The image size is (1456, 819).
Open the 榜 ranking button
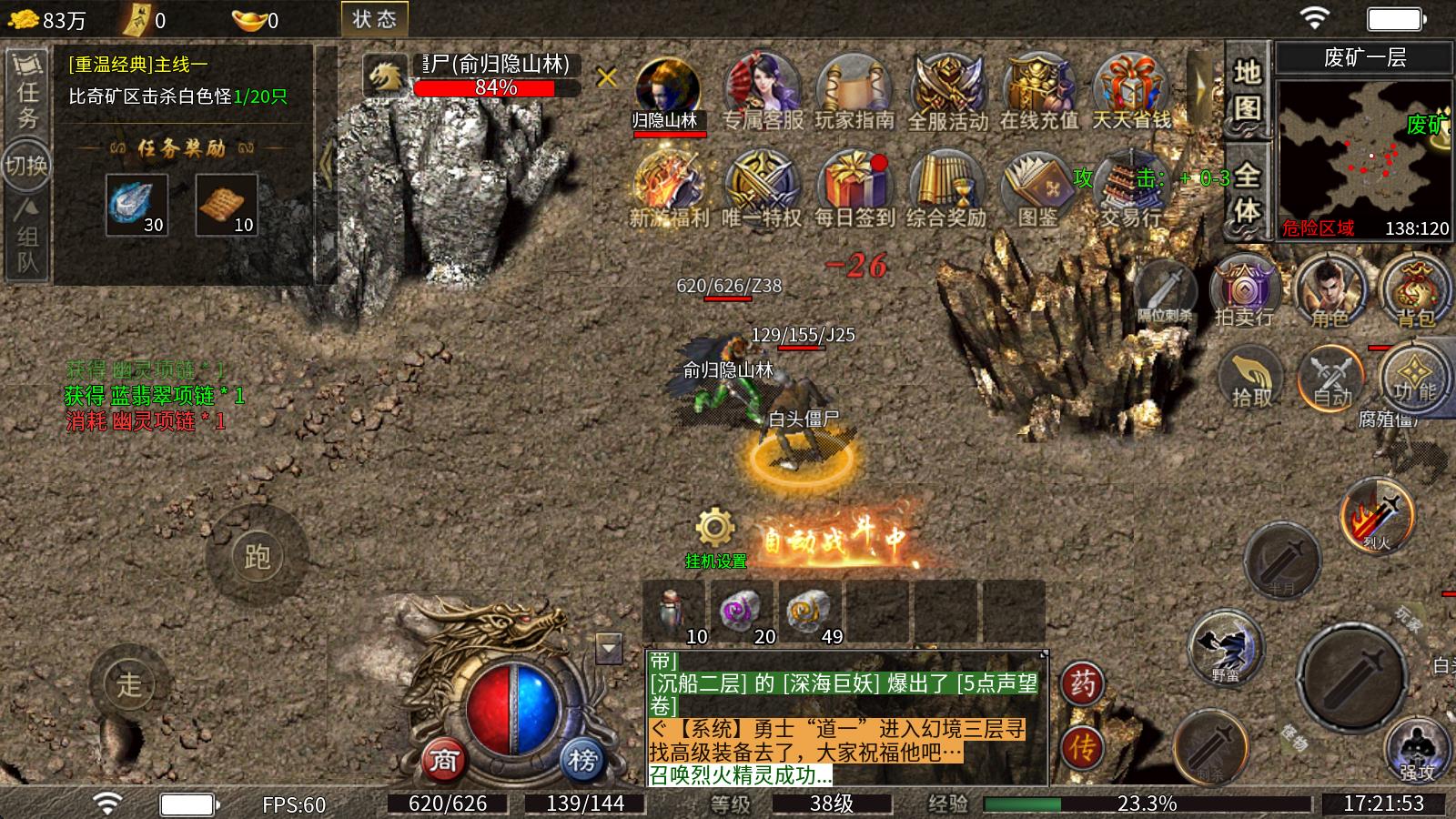tap(582, 760)
